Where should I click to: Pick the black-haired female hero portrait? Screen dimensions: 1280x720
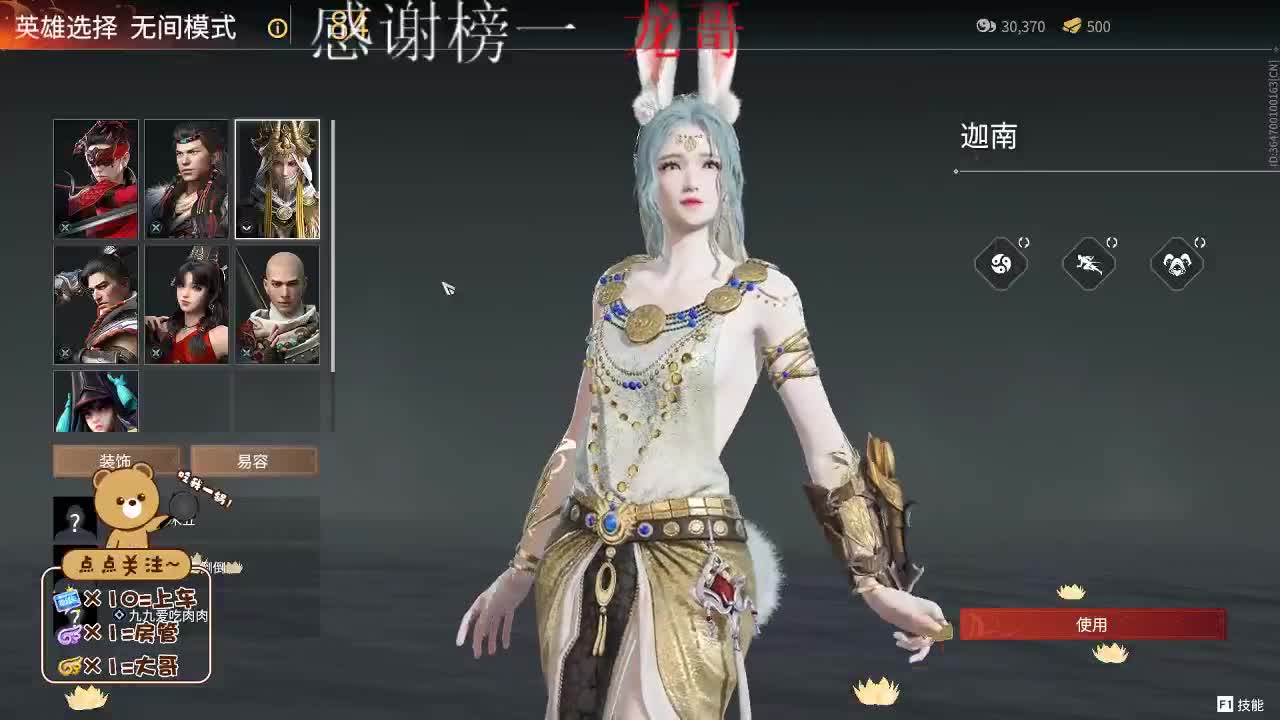(186, 305)
